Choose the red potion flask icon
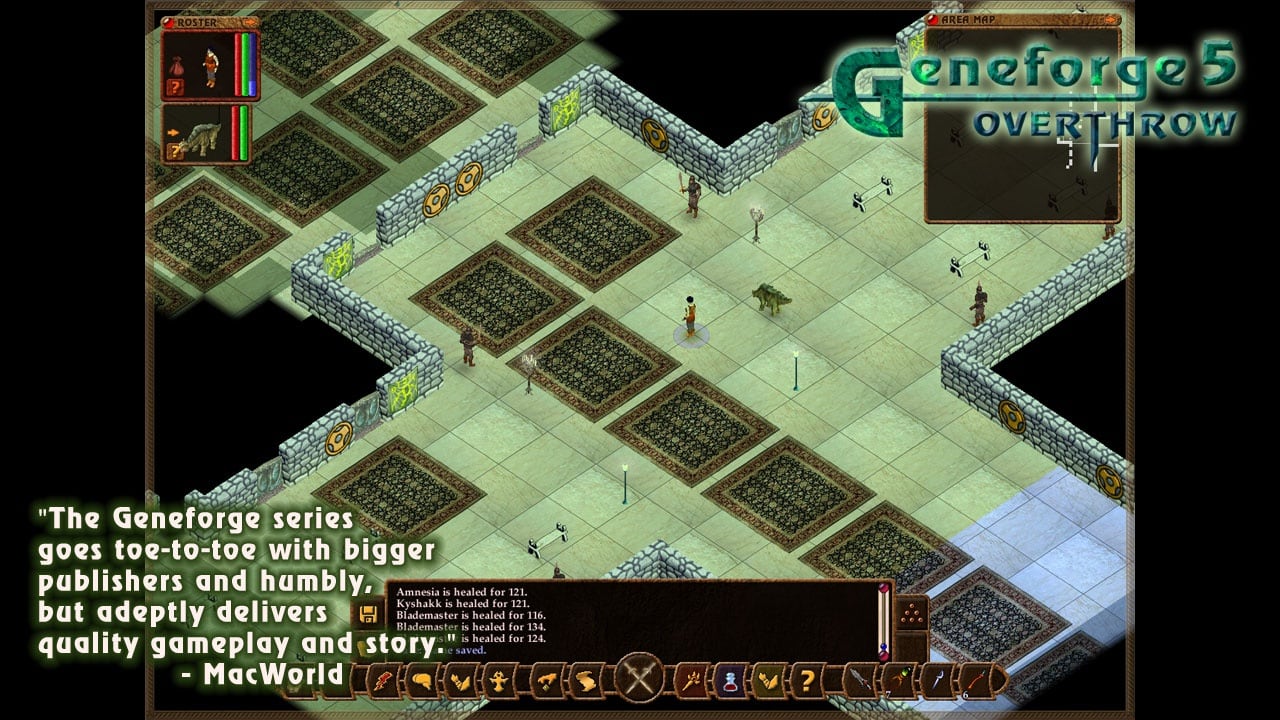This screenshot has width=1280, height=720. 729,681
